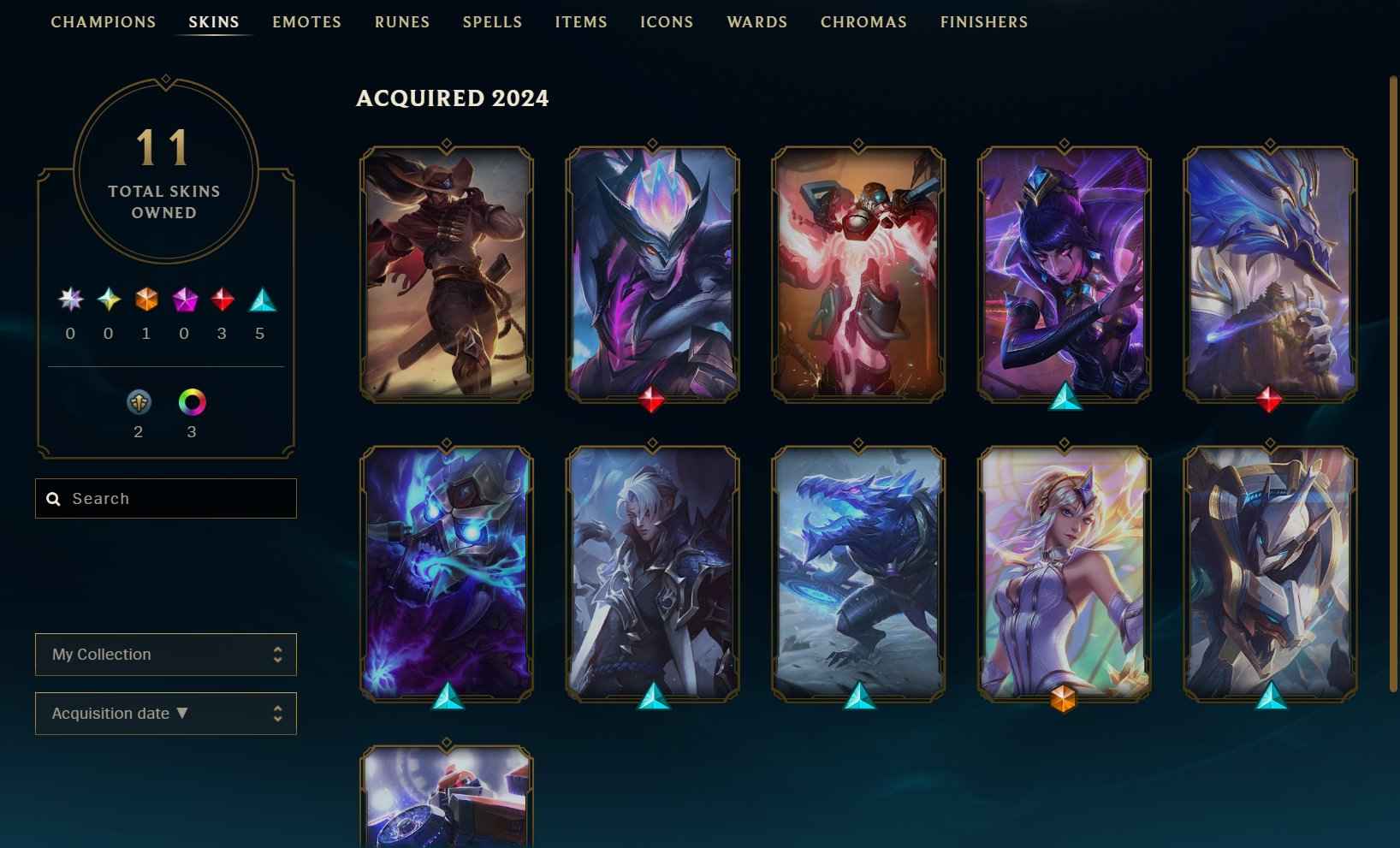This screenshot has height=848, width=1400.
Task: Click the teal gem under the white-haired swordsman card
Action: tap(651, 699)
